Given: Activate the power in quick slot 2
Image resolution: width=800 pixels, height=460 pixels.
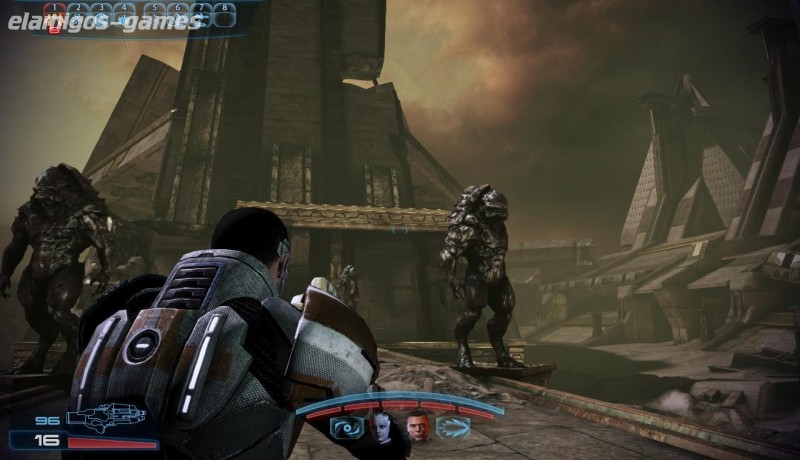Looking at the screenshot, I should [x=79, y=15].
